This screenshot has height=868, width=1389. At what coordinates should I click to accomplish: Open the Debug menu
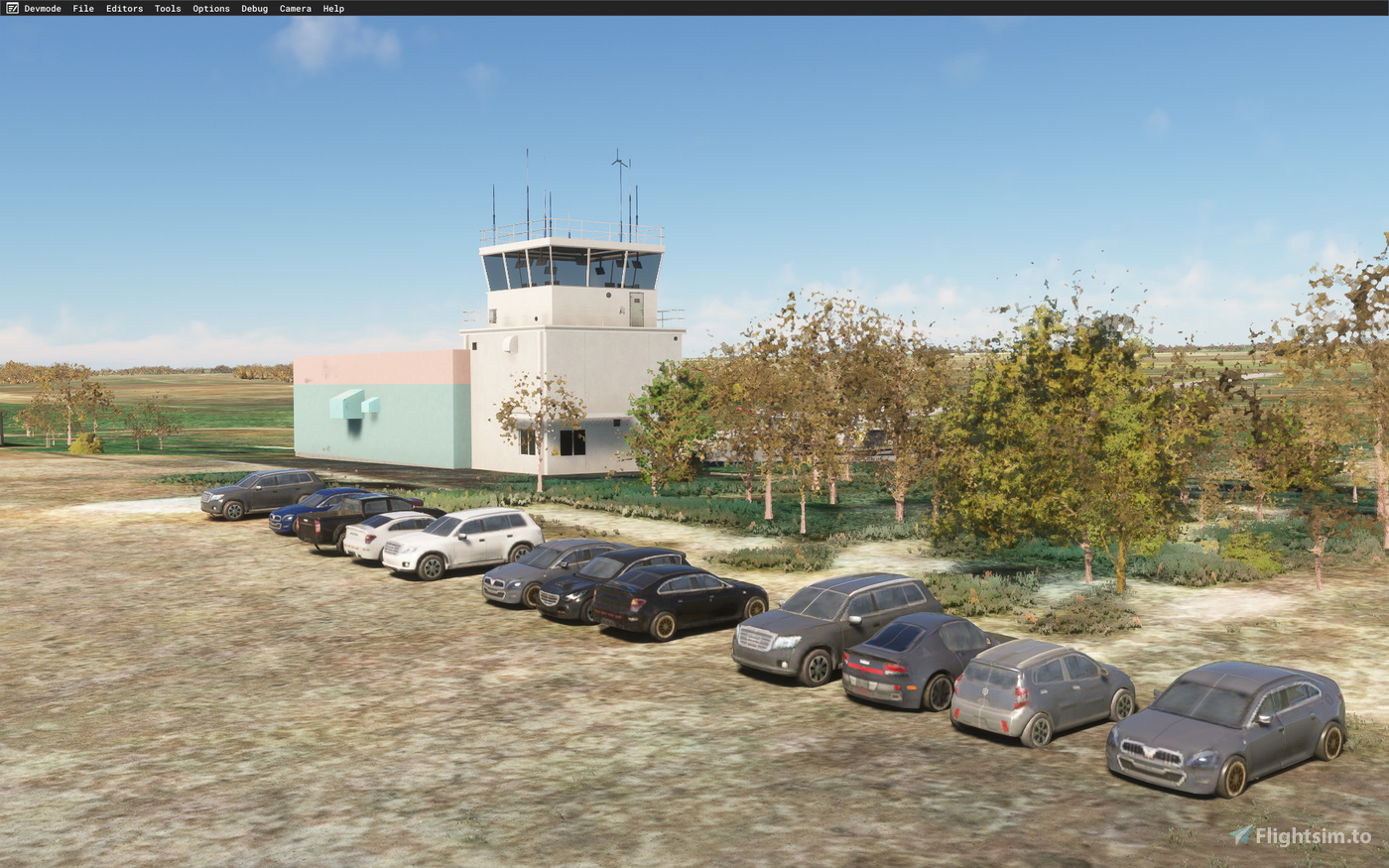(x=253, y=8)
